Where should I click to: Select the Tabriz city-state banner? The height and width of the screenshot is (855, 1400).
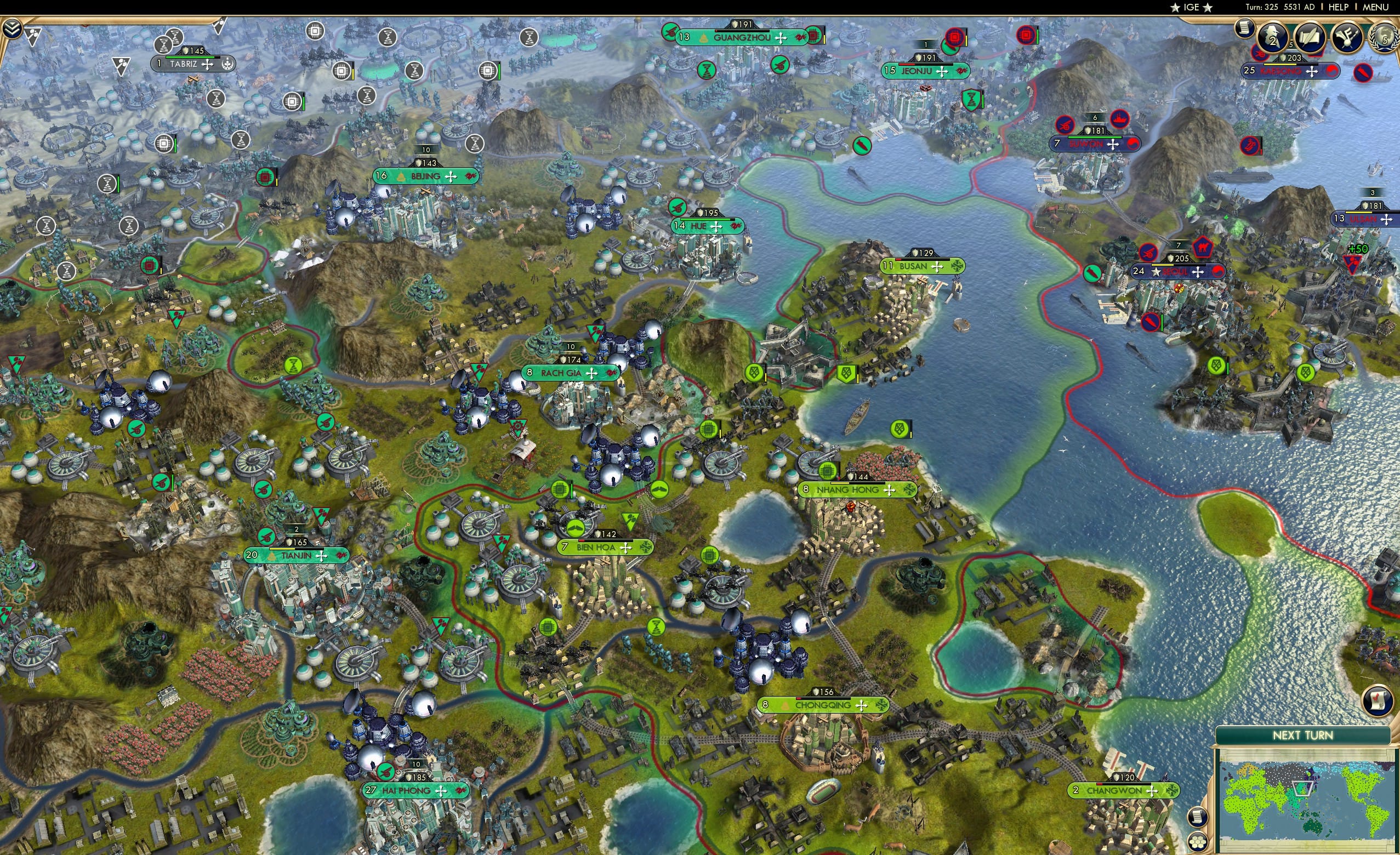193,64
